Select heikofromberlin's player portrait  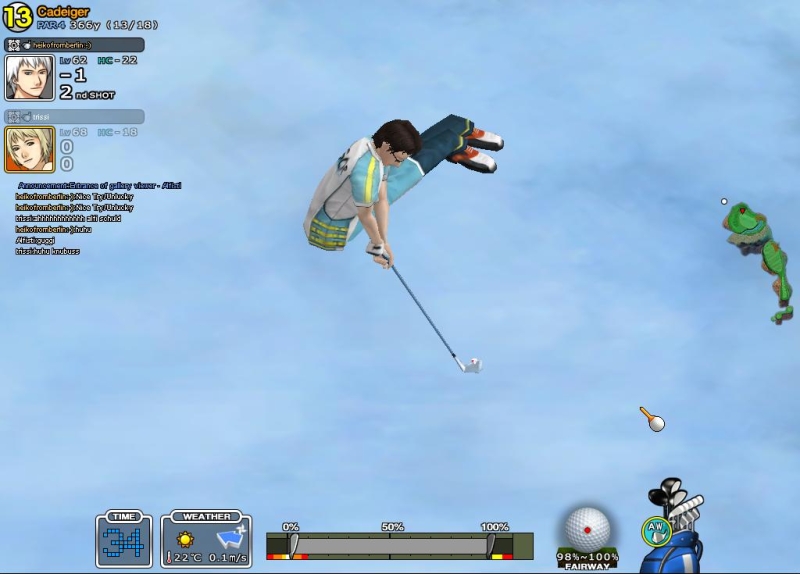point(30,77)
